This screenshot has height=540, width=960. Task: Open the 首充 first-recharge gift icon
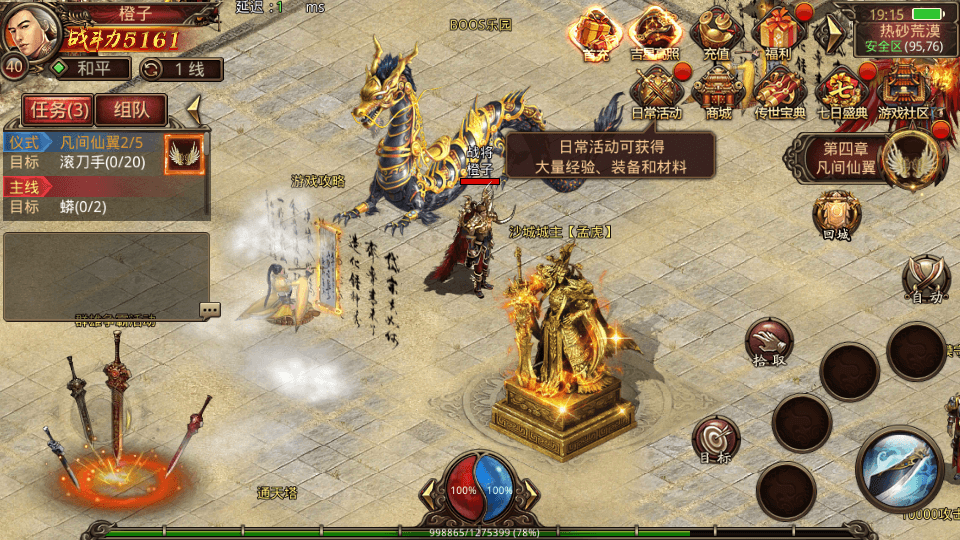(596, 34)
